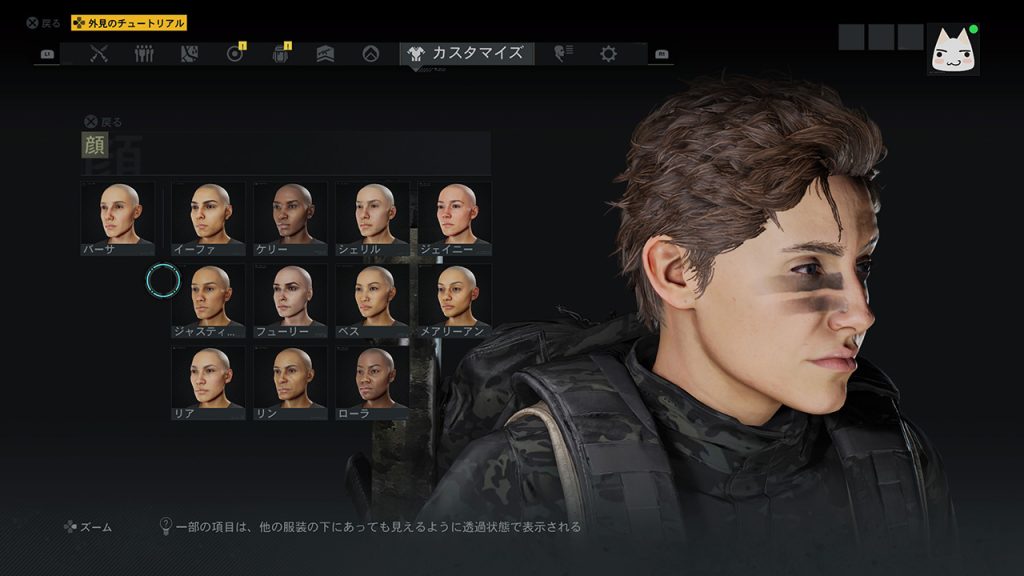Choose the ジェイニー face preset

[454, 217]
